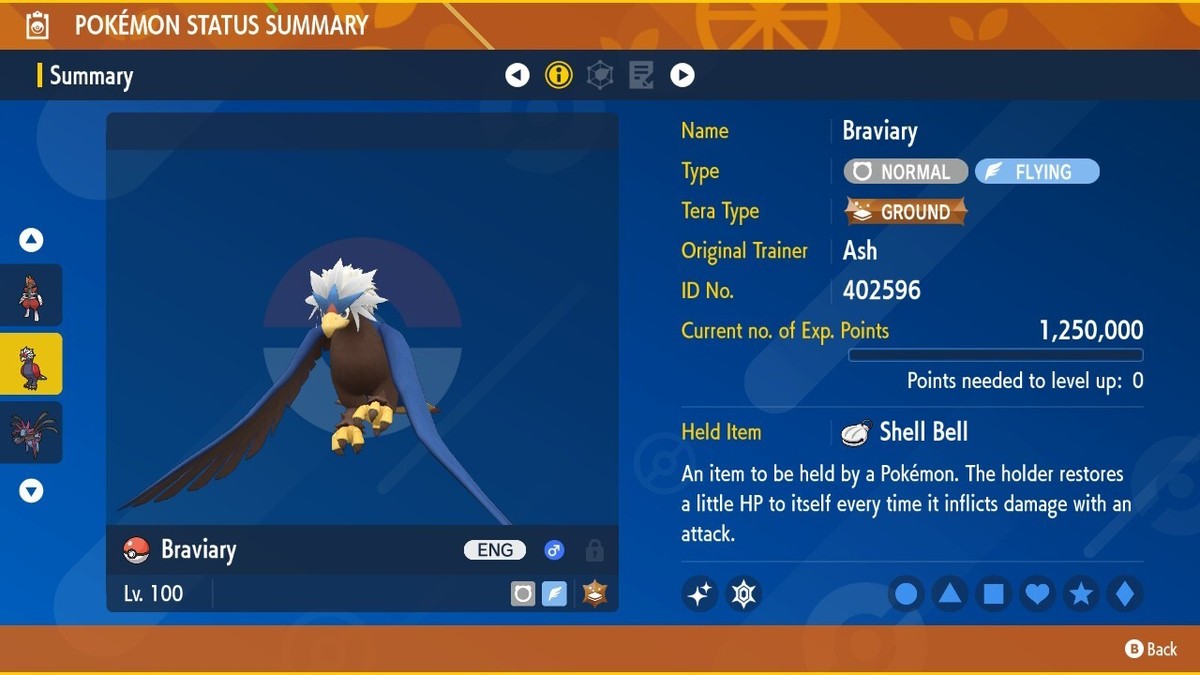Screen dimensions: 1200x675
Task: Pick the purple Pokémon party thumbnail
Action: (x=31, y=433)
